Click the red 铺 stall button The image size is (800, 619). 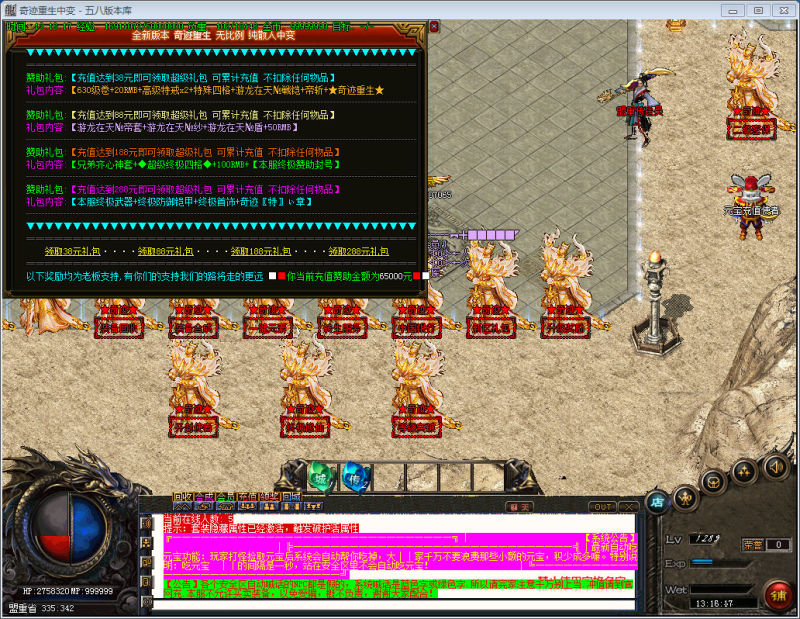point(777,592)
